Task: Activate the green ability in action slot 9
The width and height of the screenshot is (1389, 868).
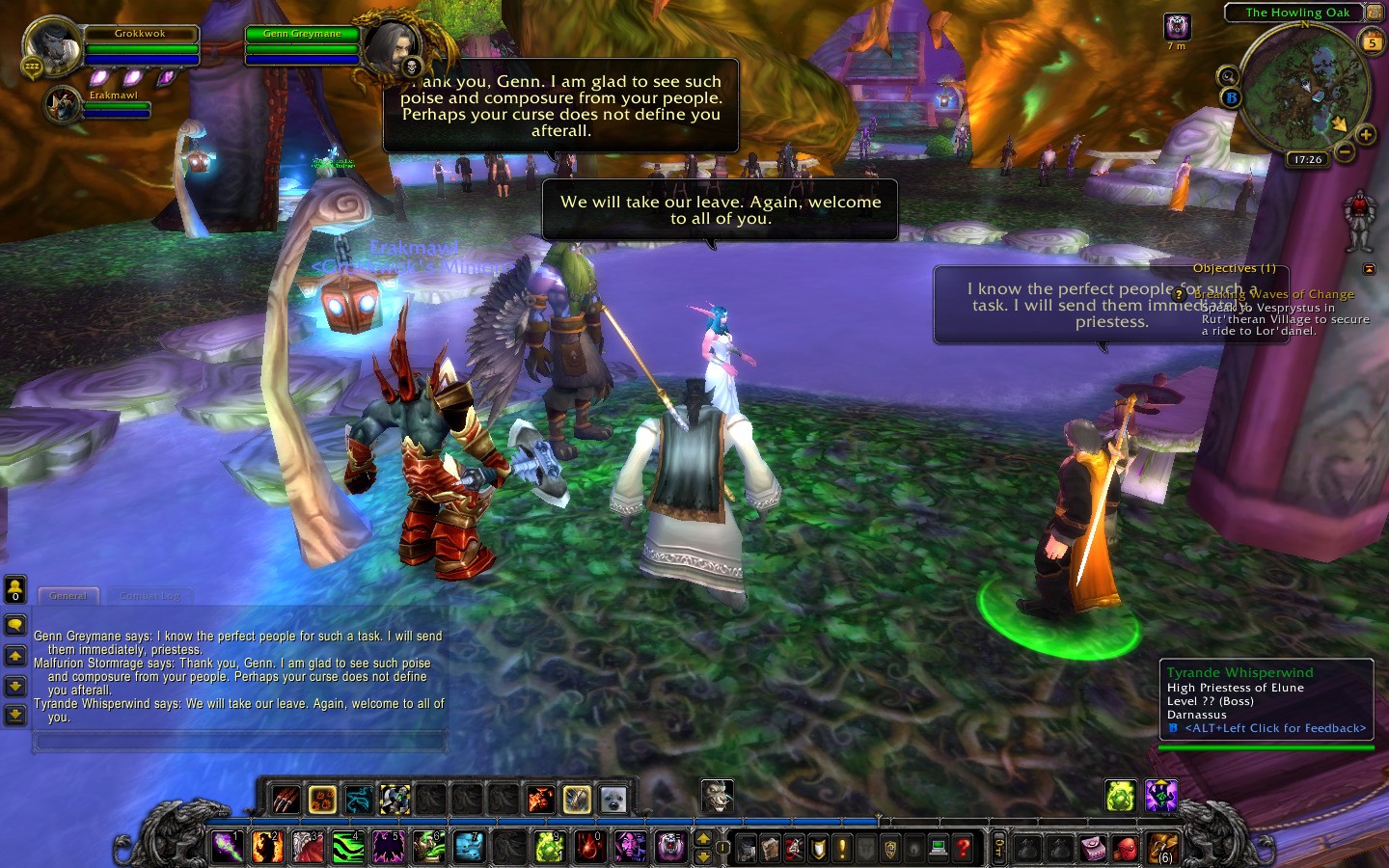Action: [x=549, y=847]
